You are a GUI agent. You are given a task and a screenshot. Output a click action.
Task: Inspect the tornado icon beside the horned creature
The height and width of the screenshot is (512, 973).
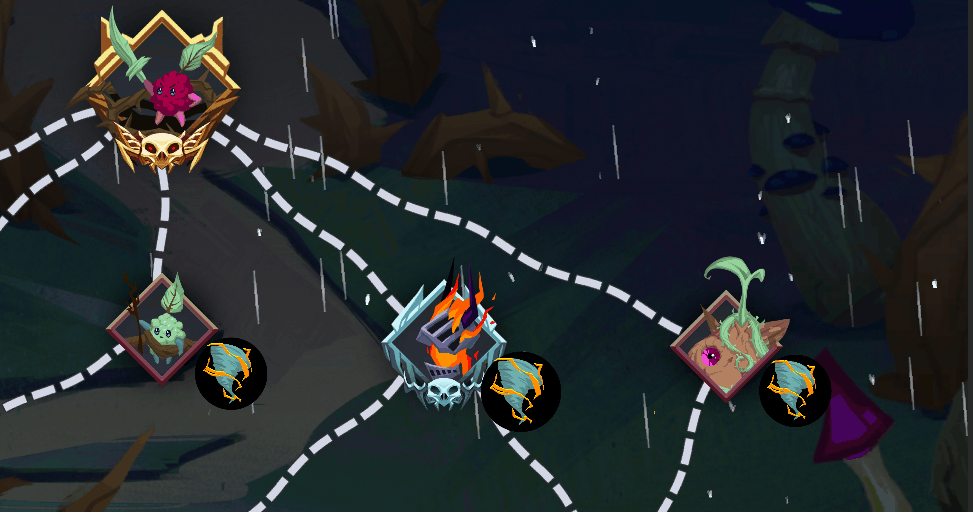[x=795, y=389]
